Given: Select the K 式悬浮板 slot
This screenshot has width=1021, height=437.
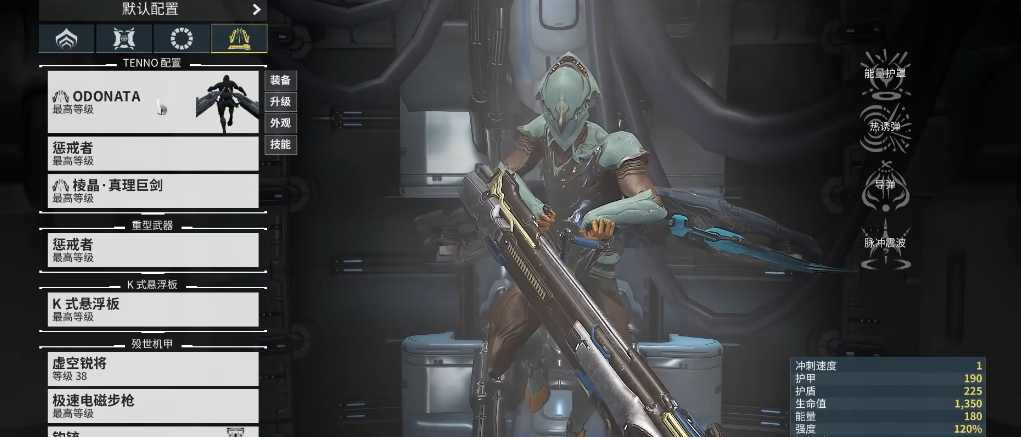Looking at the screenshot, I should click(153, 309).
